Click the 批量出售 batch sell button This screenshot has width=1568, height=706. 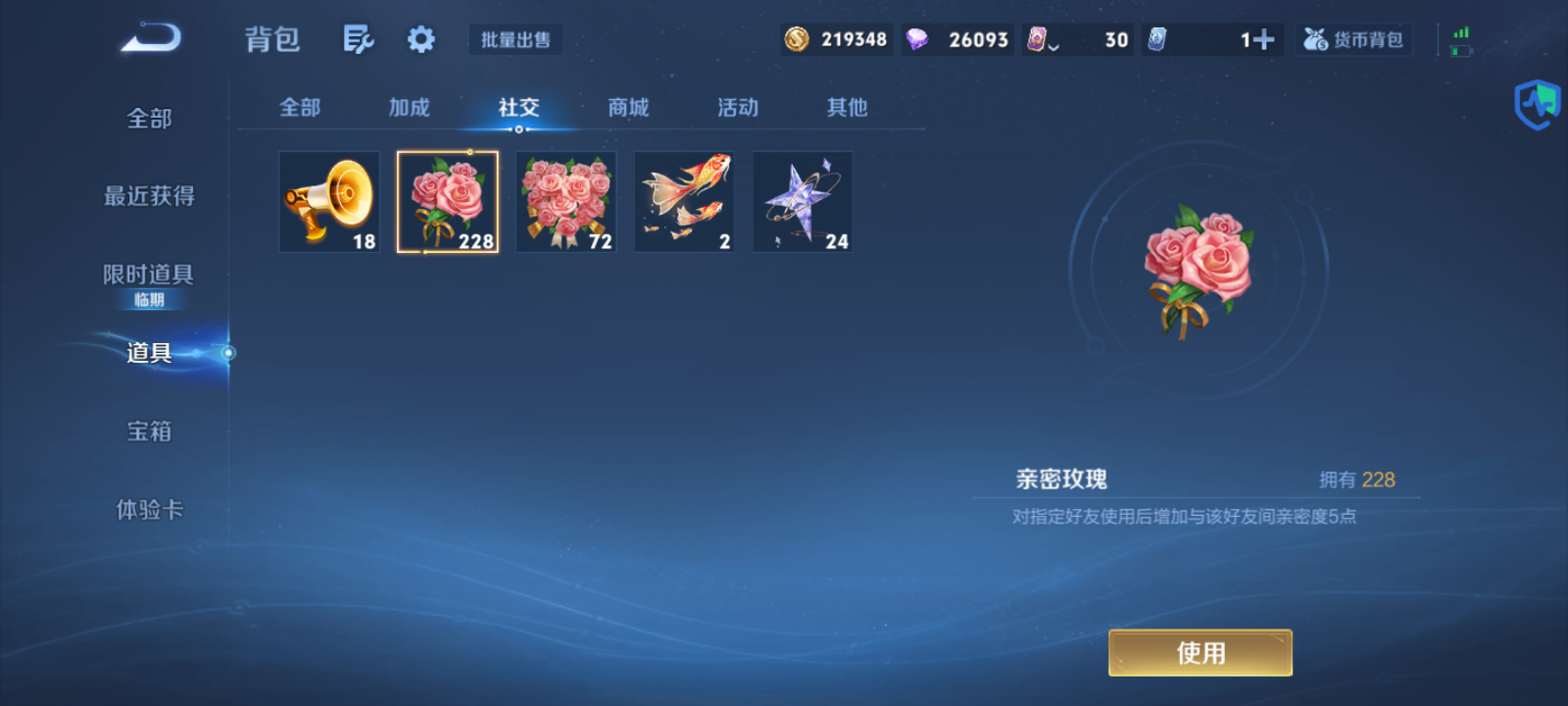click(x=515, y=39)
